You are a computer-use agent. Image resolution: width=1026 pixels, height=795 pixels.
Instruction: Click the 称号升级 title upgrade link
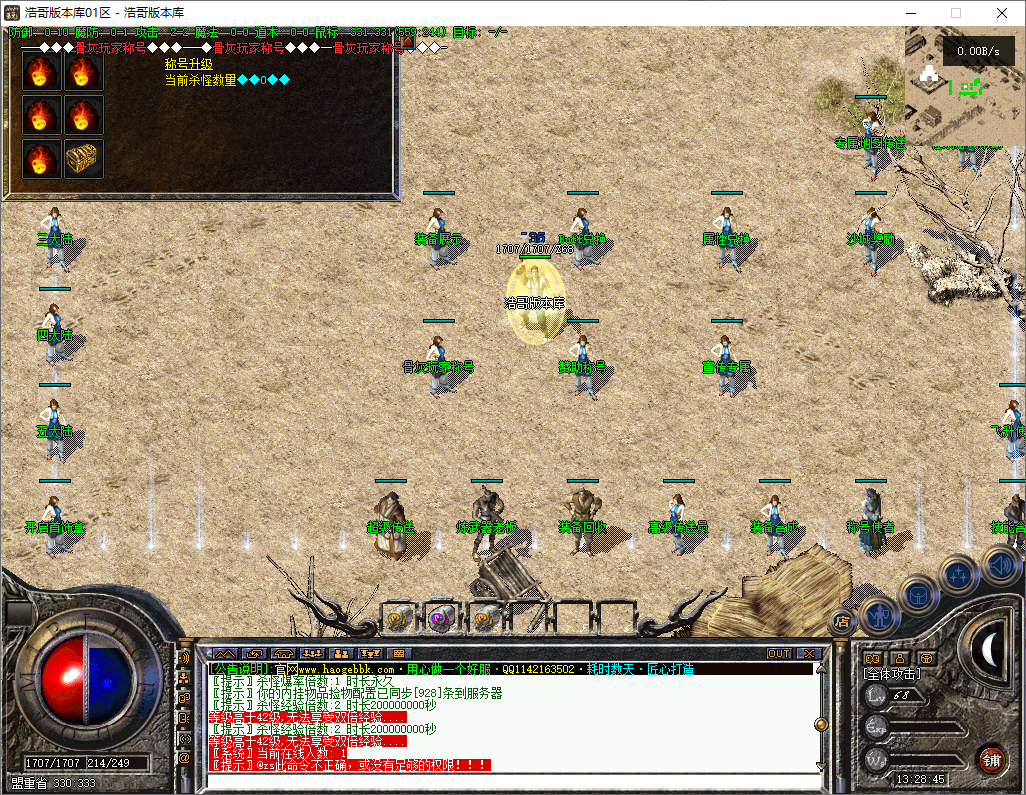point(189,64)
